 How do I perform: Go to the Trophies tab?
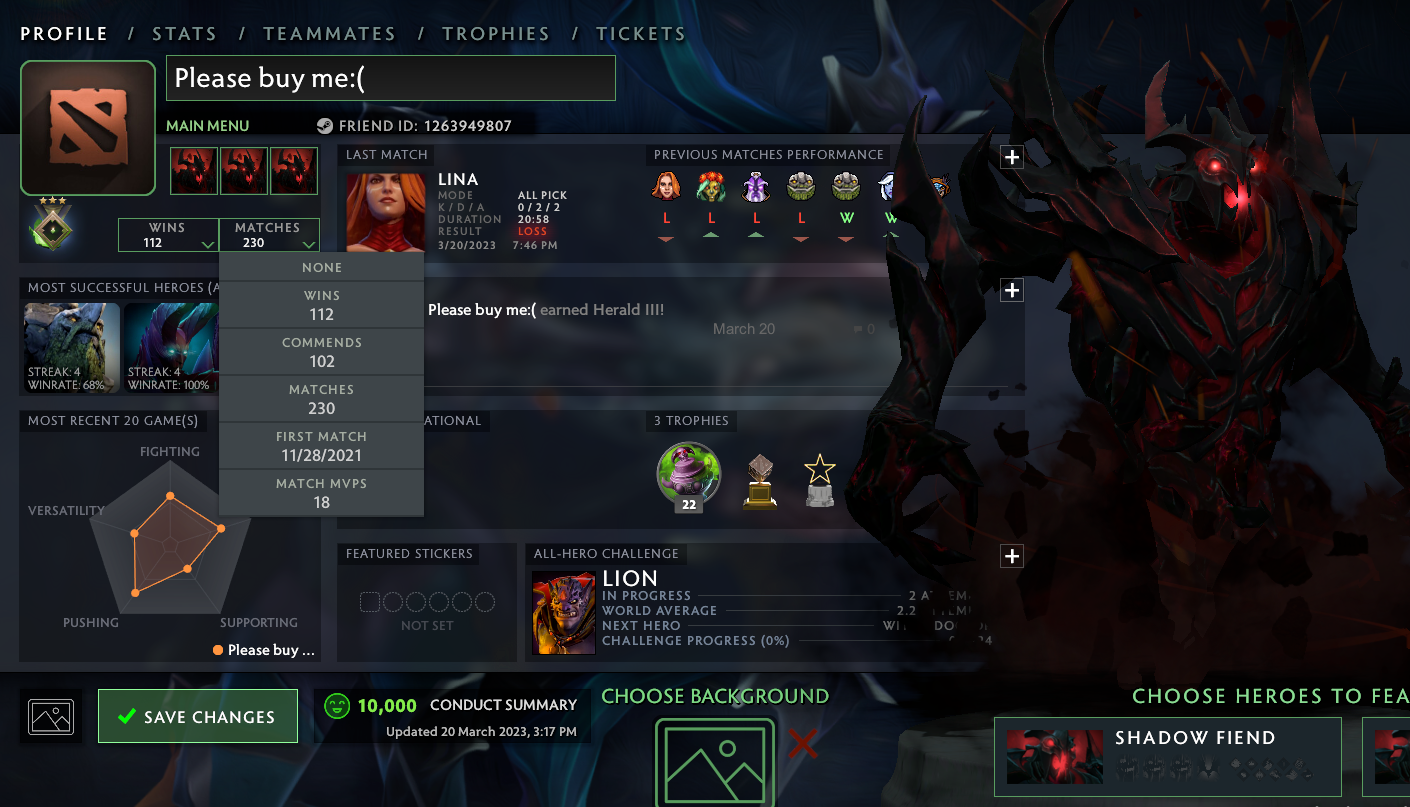pyautogui.click(x=496, y=34)
